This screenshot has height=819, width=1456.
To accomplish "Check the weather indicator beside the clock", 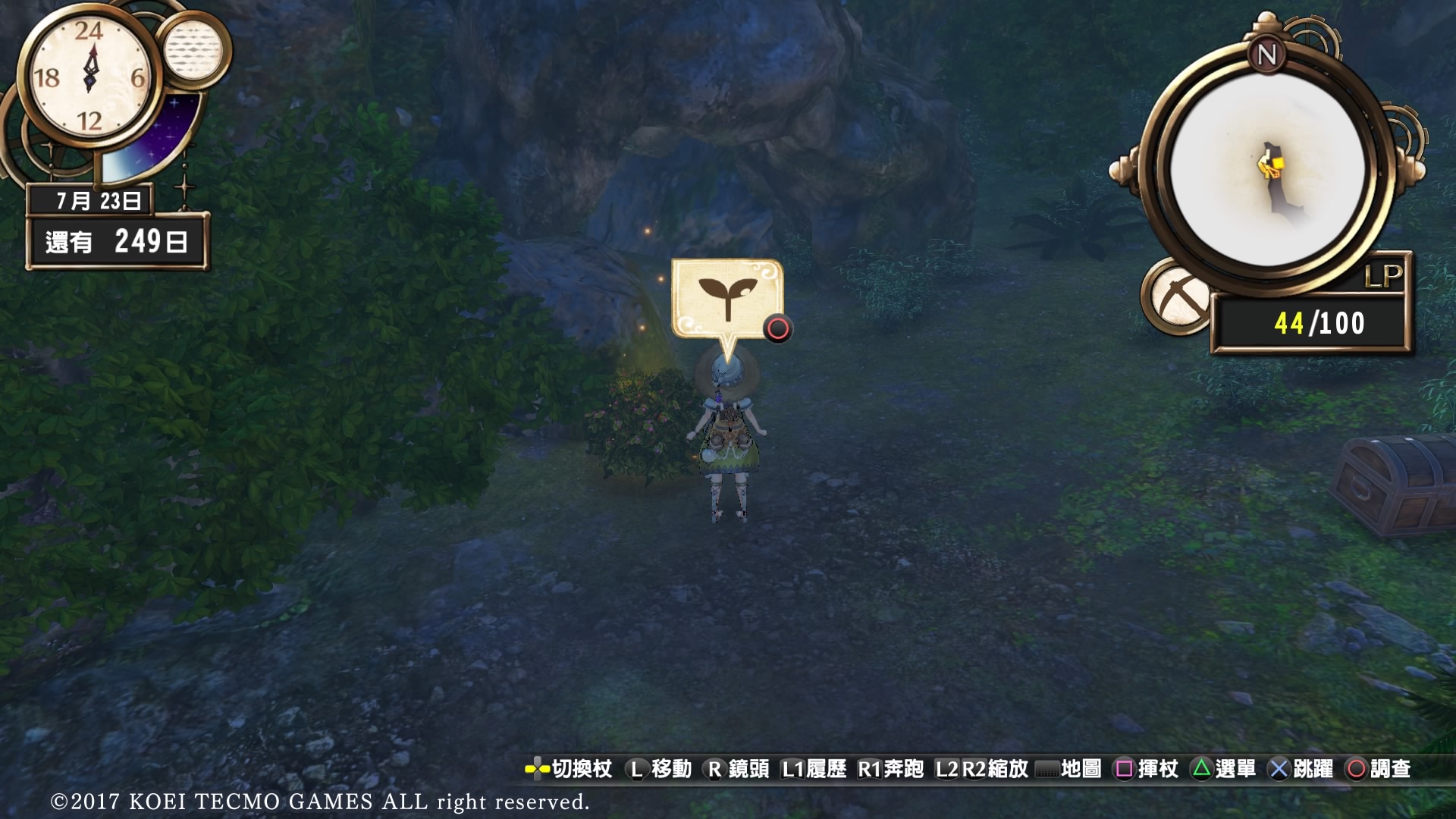I will click(193, 50).
